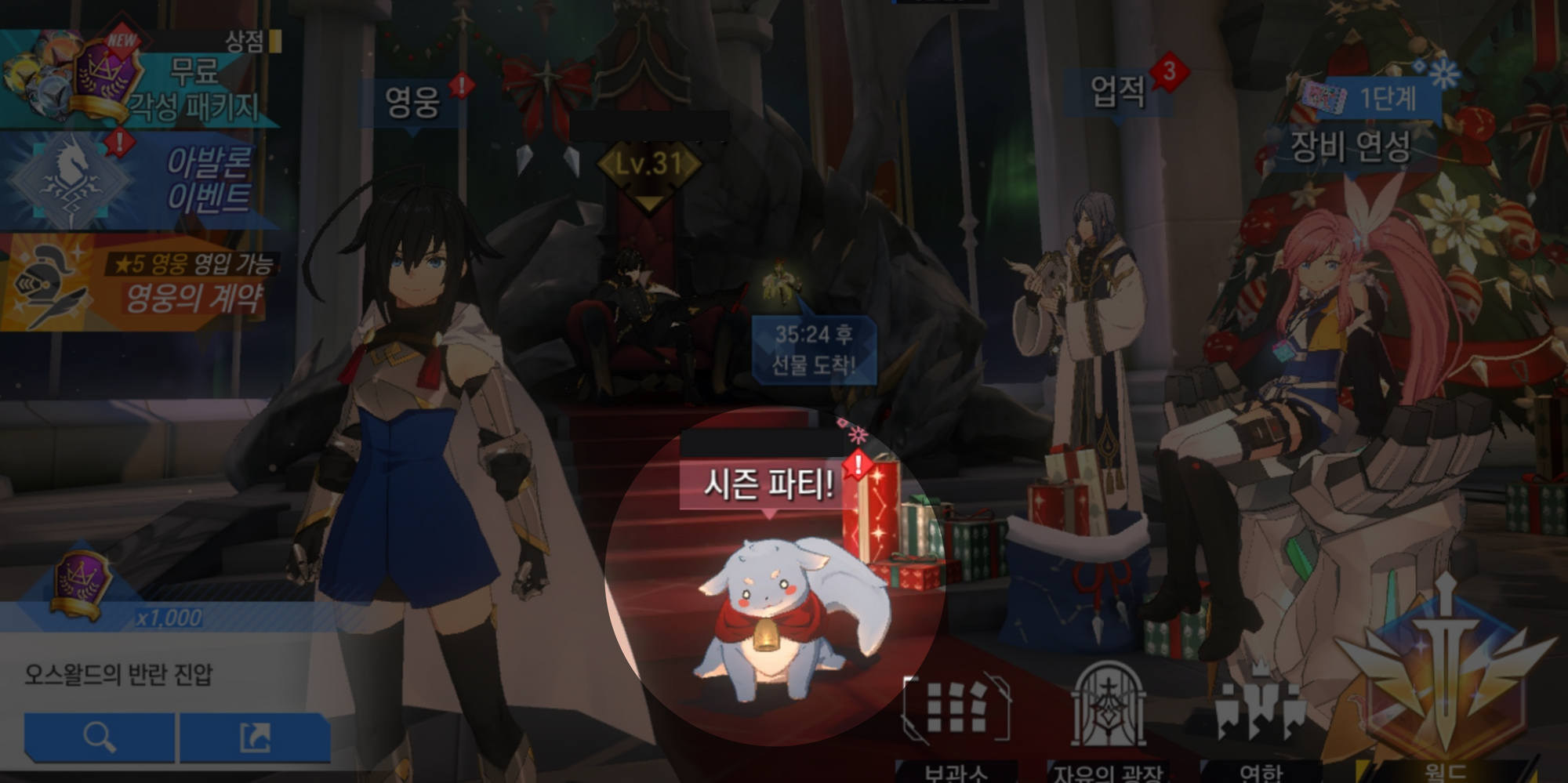Click the quest shortcut arrow button
Screen dimensions: 1568x783
point(255,737)
